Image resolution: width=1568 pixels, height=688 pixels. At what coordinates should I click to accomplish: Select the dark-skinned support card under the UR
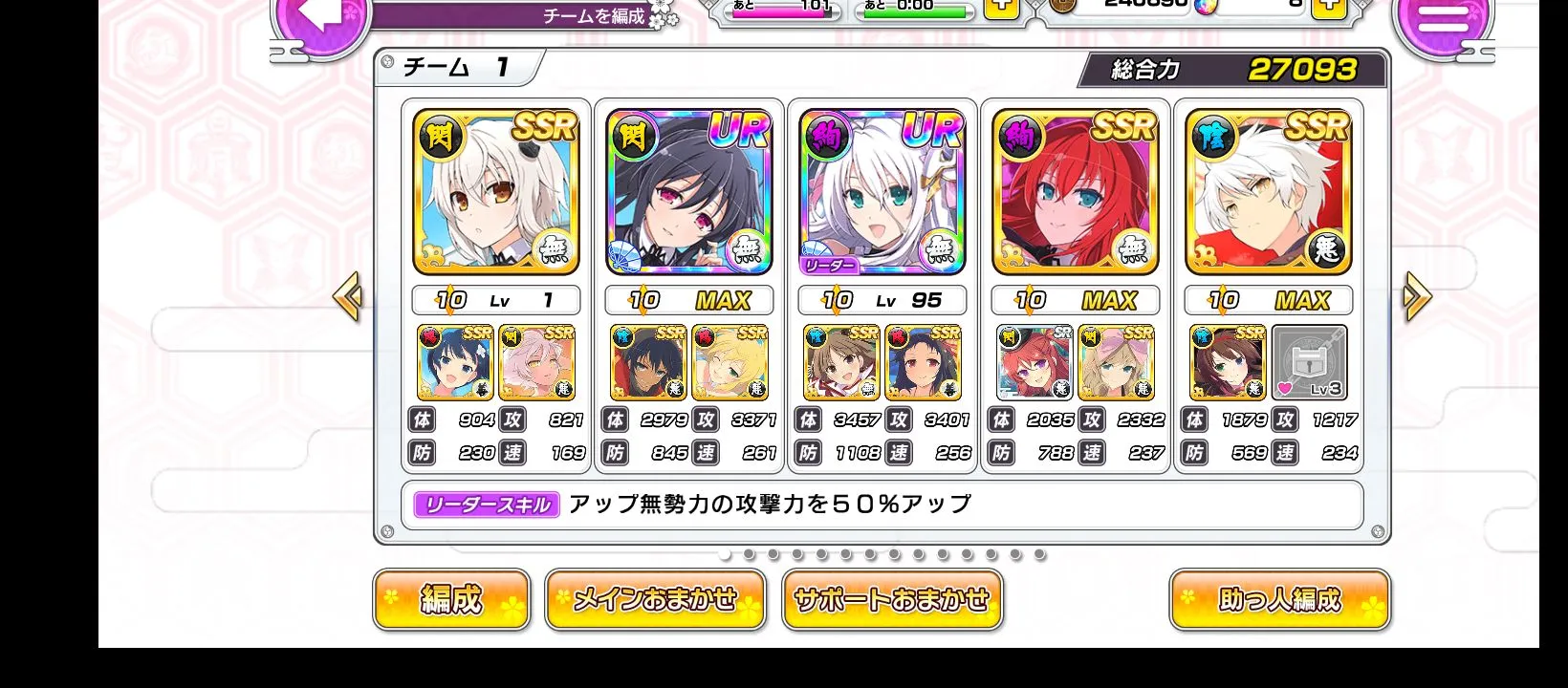[x=648, y=363]
